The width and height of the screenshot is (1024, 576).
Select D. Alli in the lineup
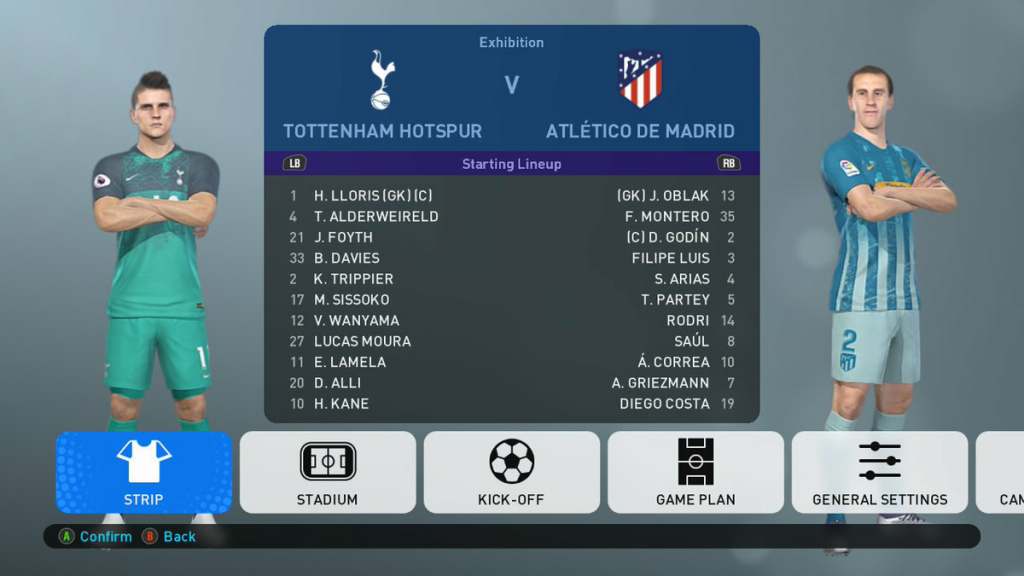tap(337, 383)
